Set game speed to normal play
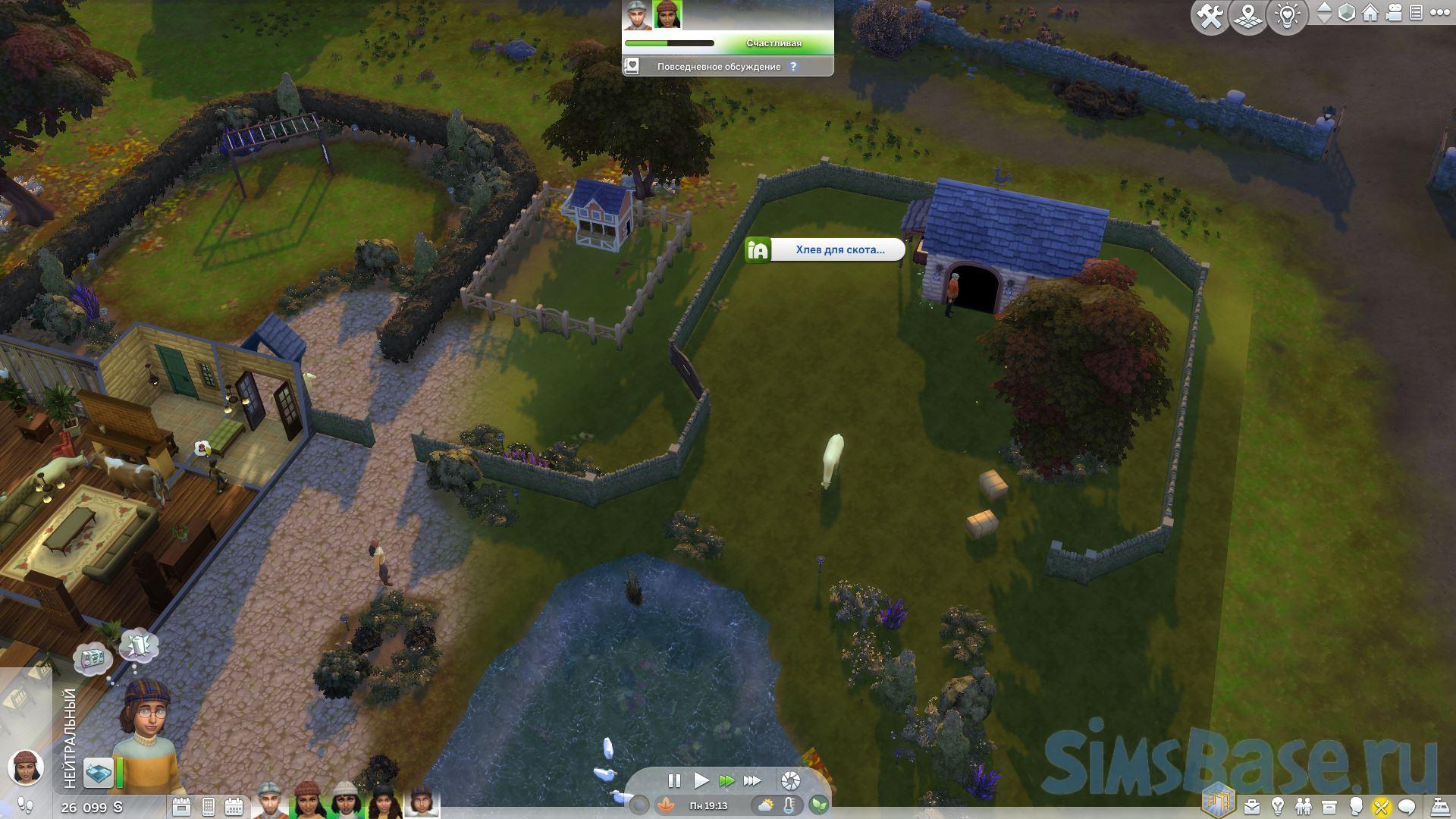 pyautogui.click(x=701, y=780)
